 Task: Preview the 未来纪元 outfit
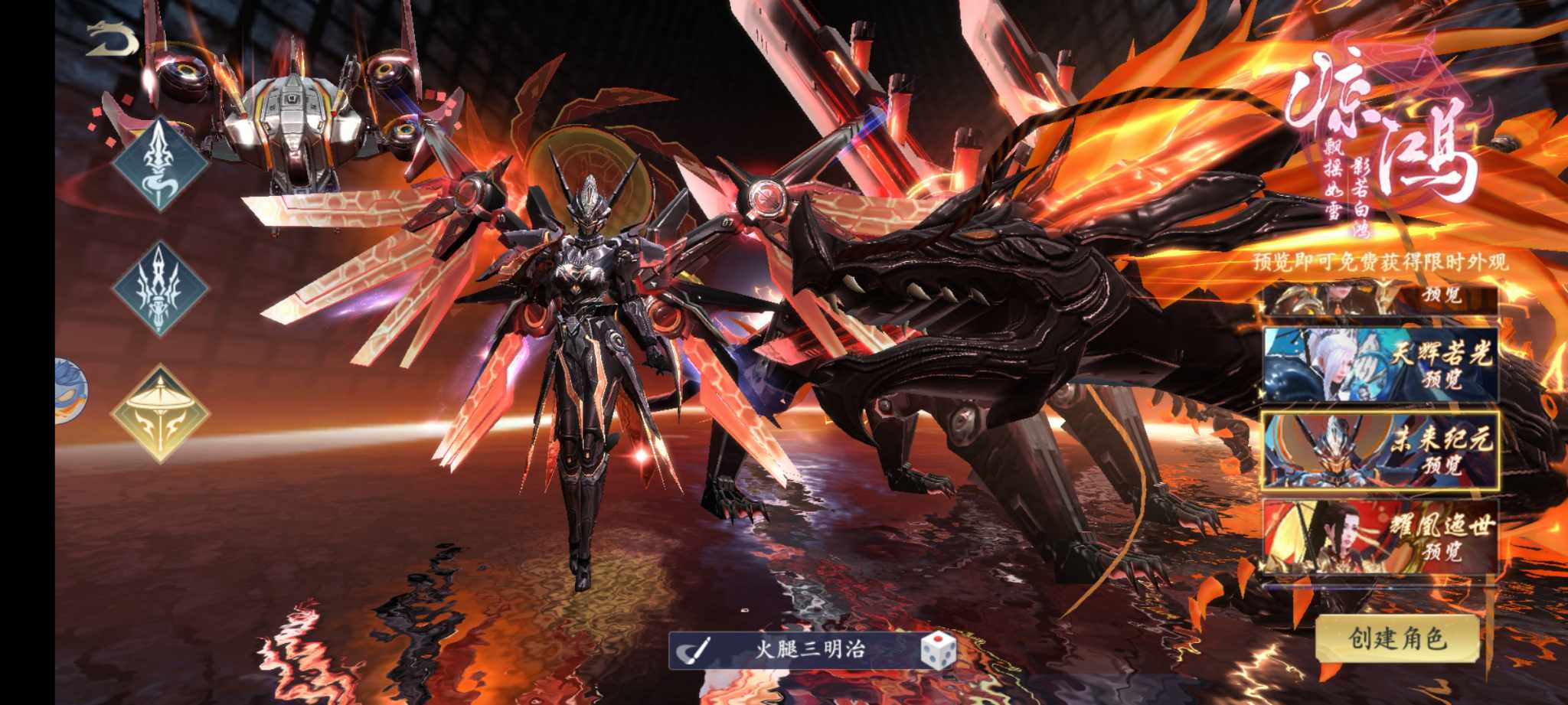coord(1380,450)
